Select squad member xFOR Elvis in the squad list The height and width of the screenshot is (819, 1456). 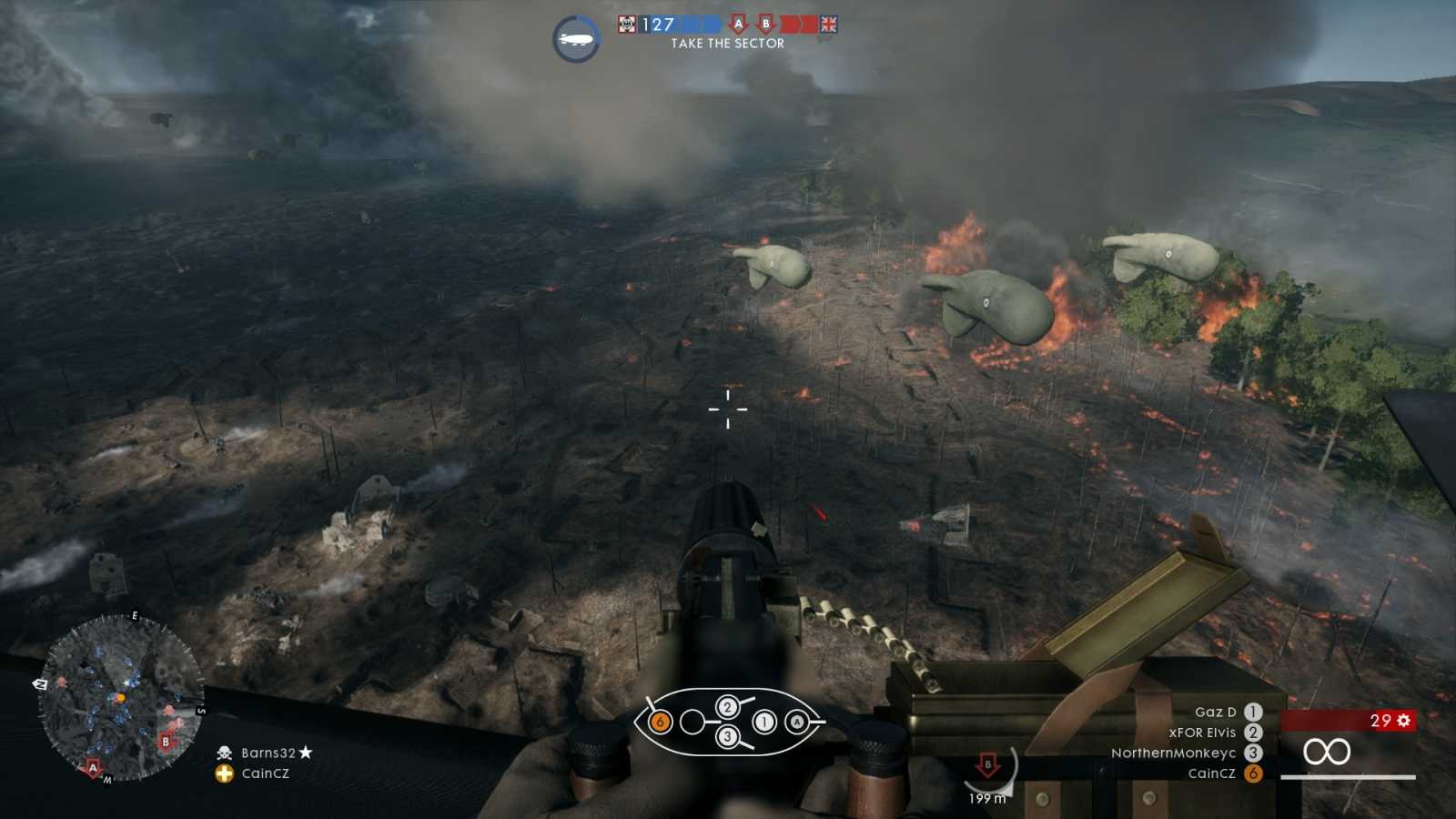[1202, 733]
